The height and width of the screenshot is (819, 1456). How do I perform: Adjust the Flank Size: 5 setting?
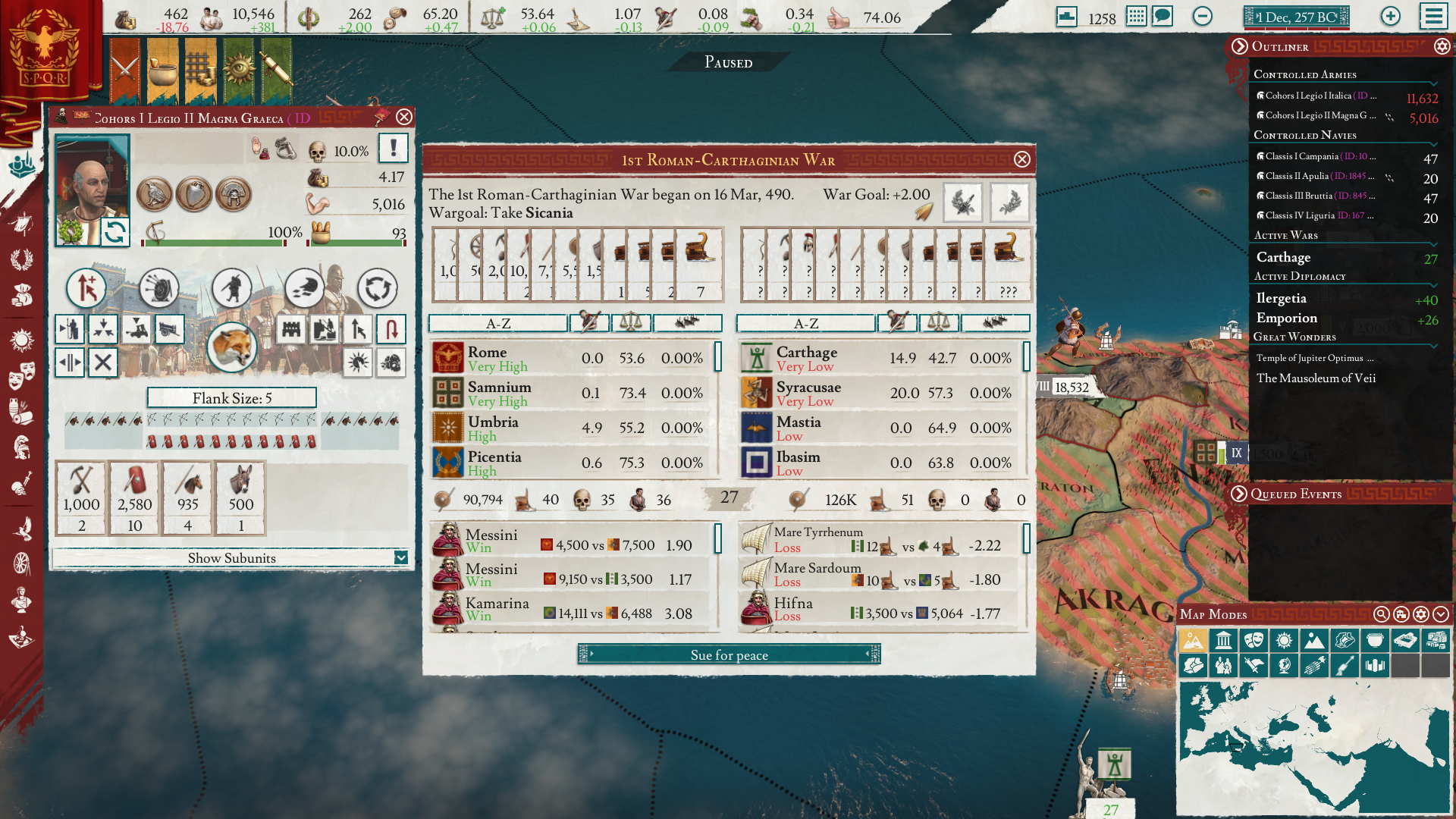coord(231,398)
